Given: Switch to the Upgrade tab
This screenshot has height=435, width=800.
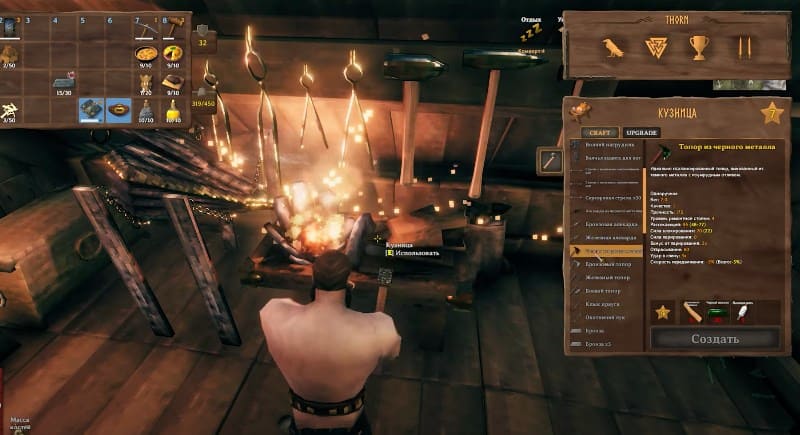Looking at the screenshot, I should 641,132.
